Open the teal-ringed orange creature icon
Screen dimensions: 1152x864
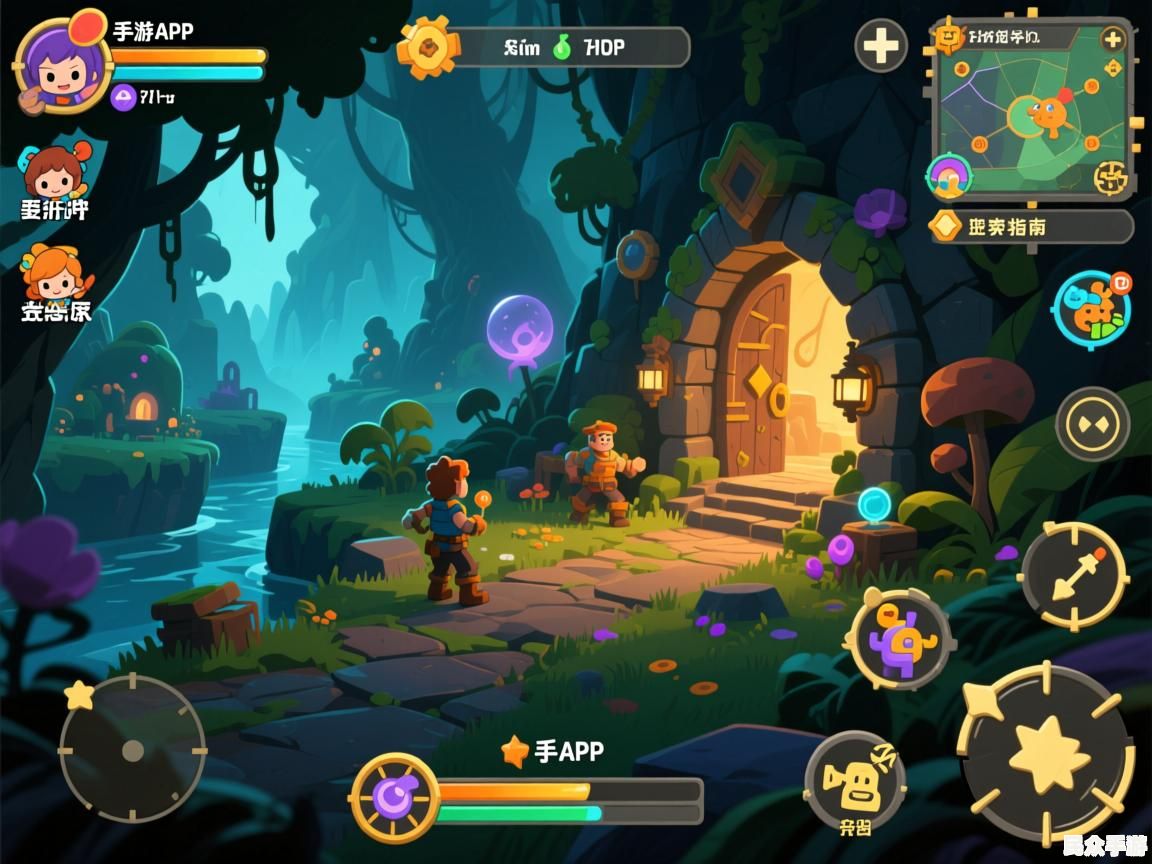1091,307
